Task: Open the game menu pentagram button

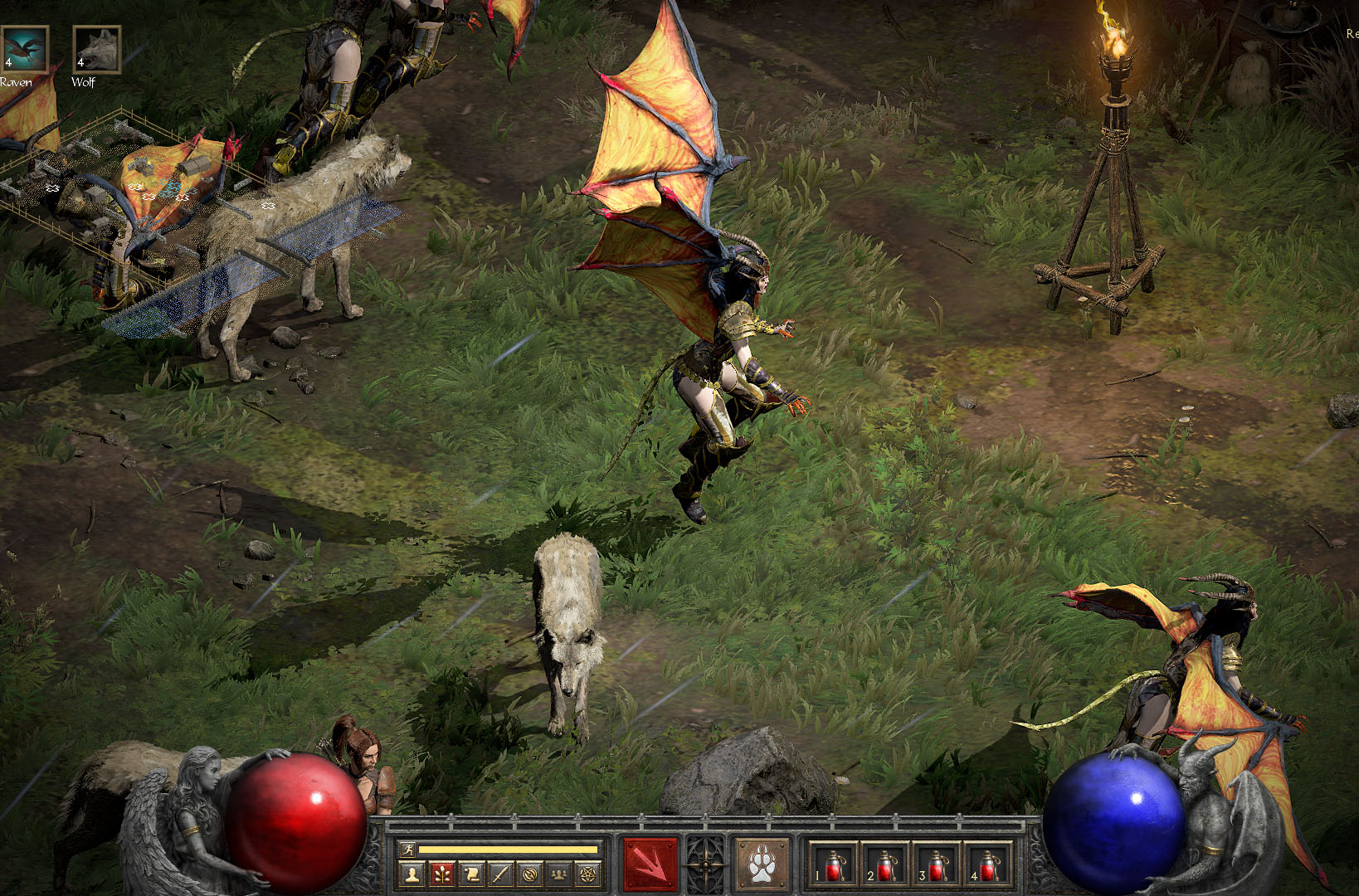Action: [589, 873]
